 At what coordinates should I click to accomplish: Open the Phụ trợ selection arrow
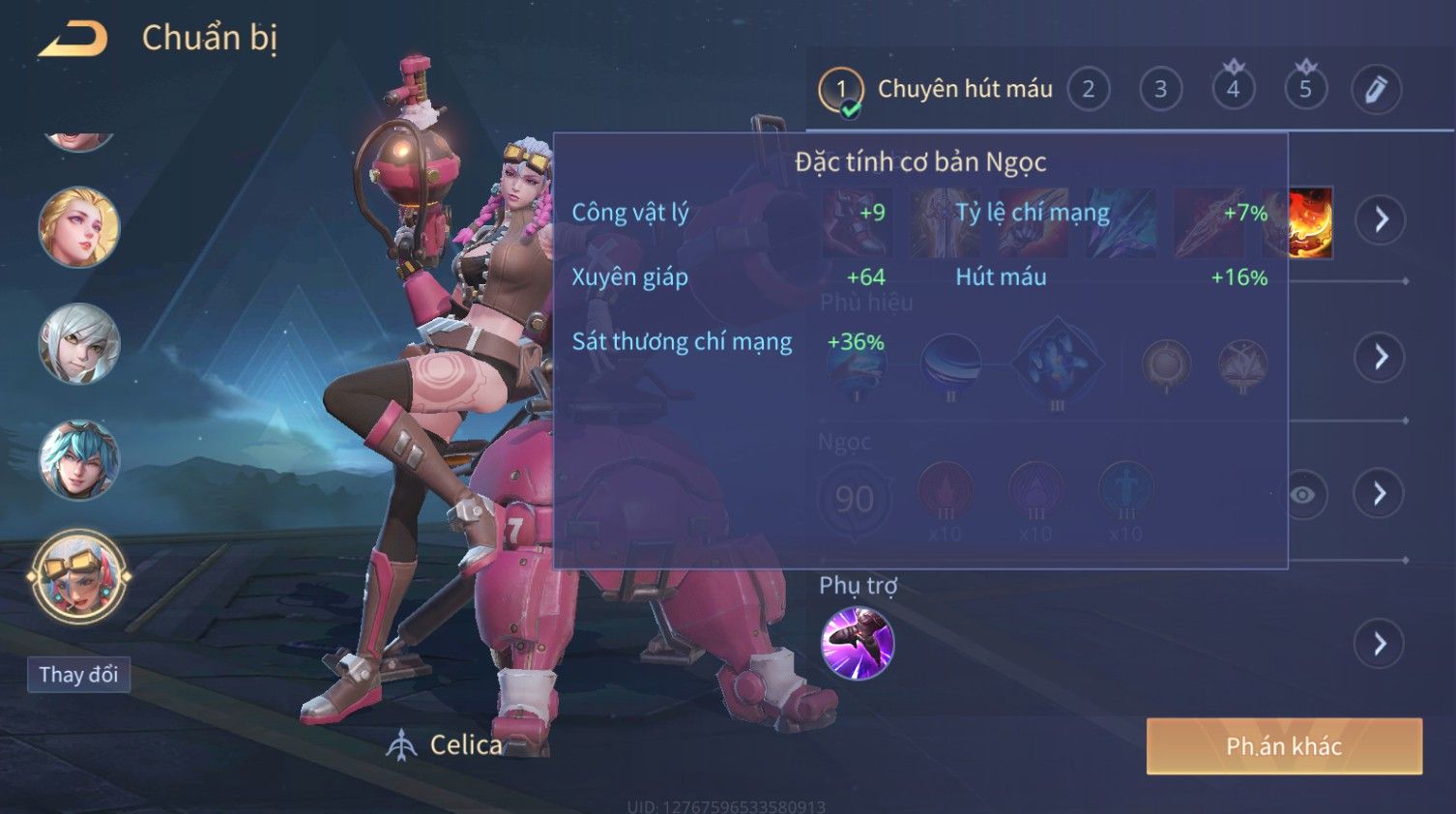tap(1380, 643)
